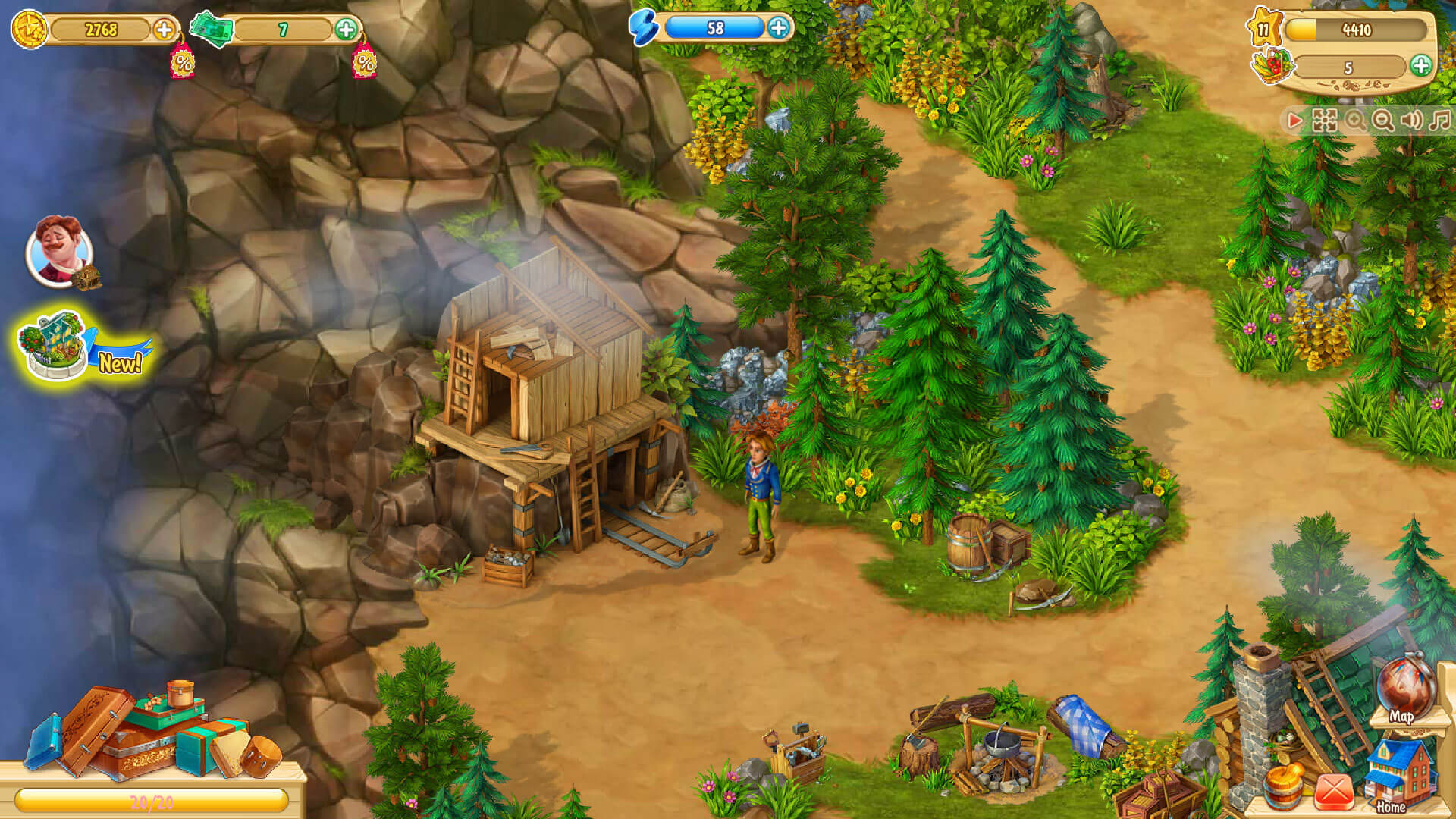Open the globe Map button
The width and height of the screenshot is (1456, 819).
[1407, 692]
